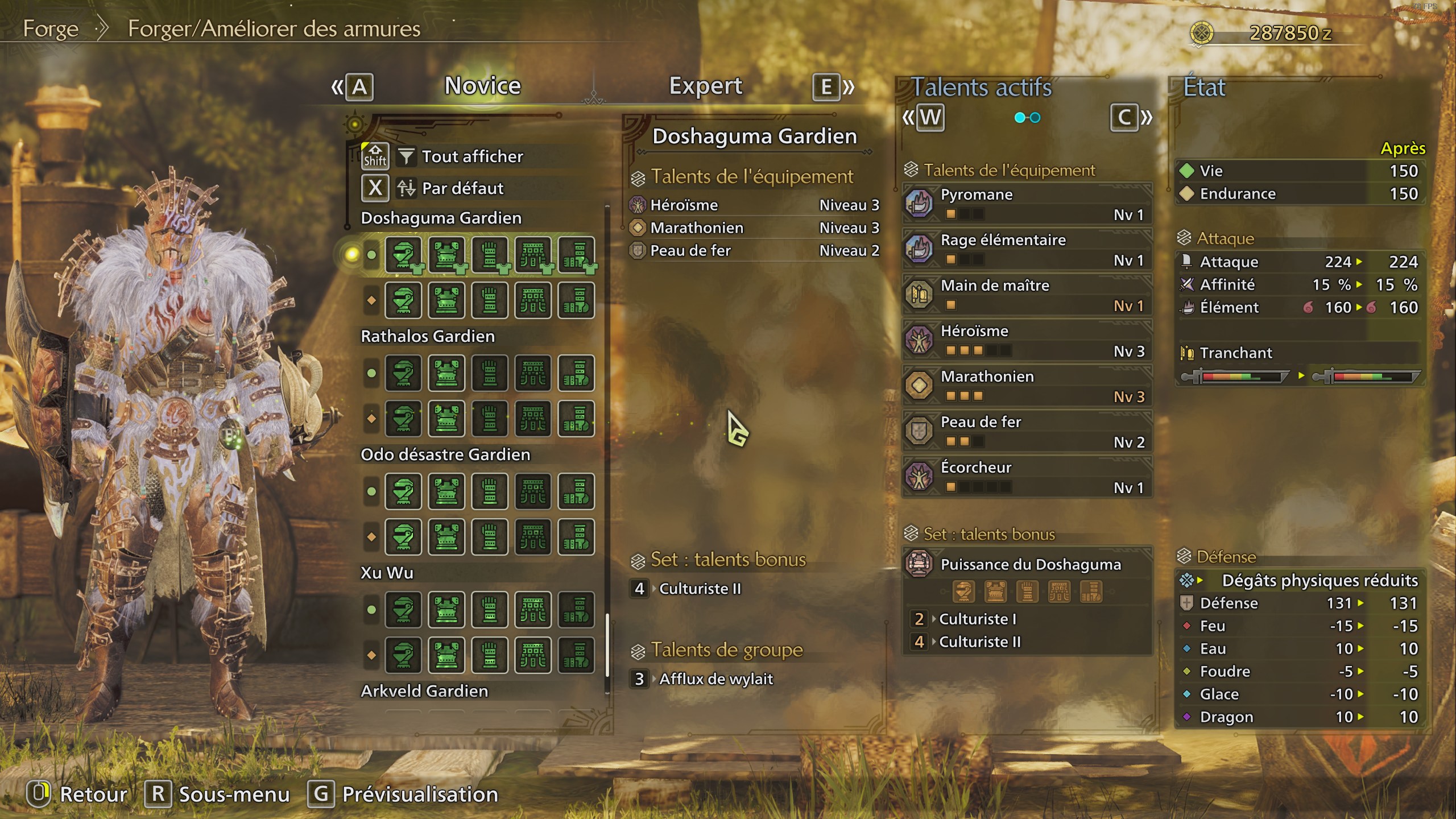This screenshot has height=819, width=1456.
Task: Click the Rathalos Gardien gauntlets icon
Action: click(x=490, y=373)
